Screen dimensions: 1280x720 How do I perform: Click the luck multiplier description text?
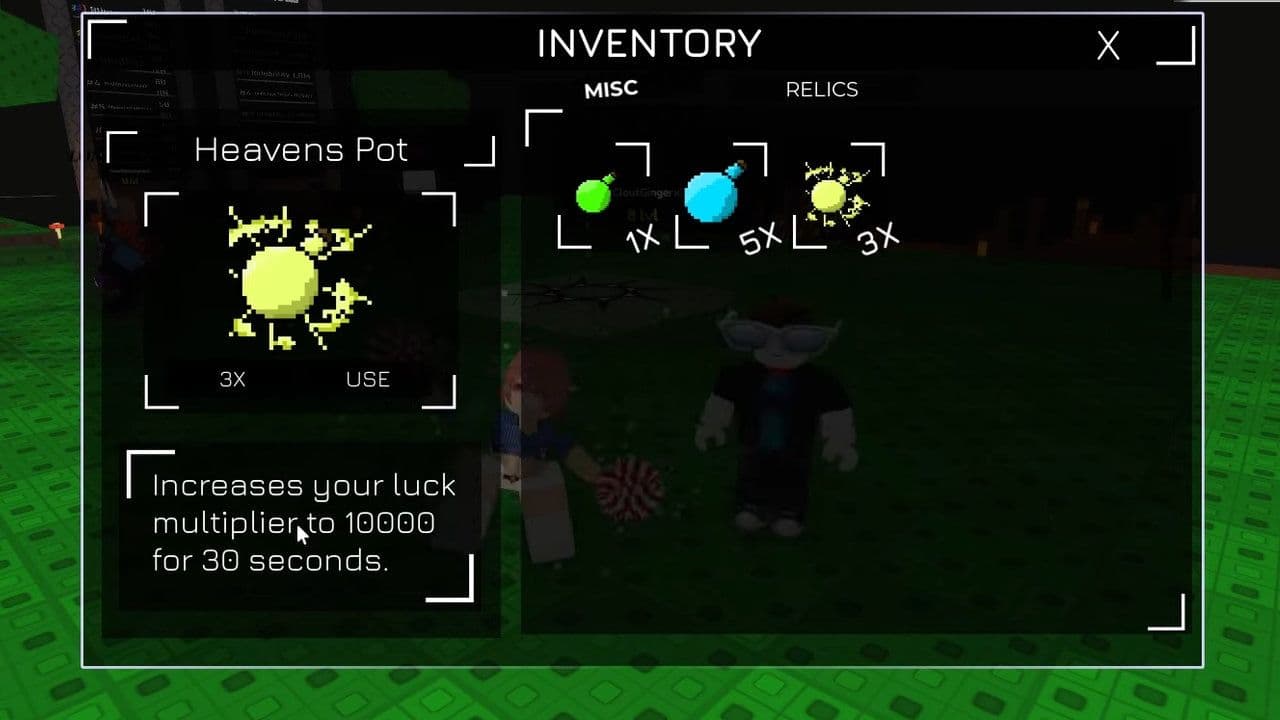coord(298,522)
